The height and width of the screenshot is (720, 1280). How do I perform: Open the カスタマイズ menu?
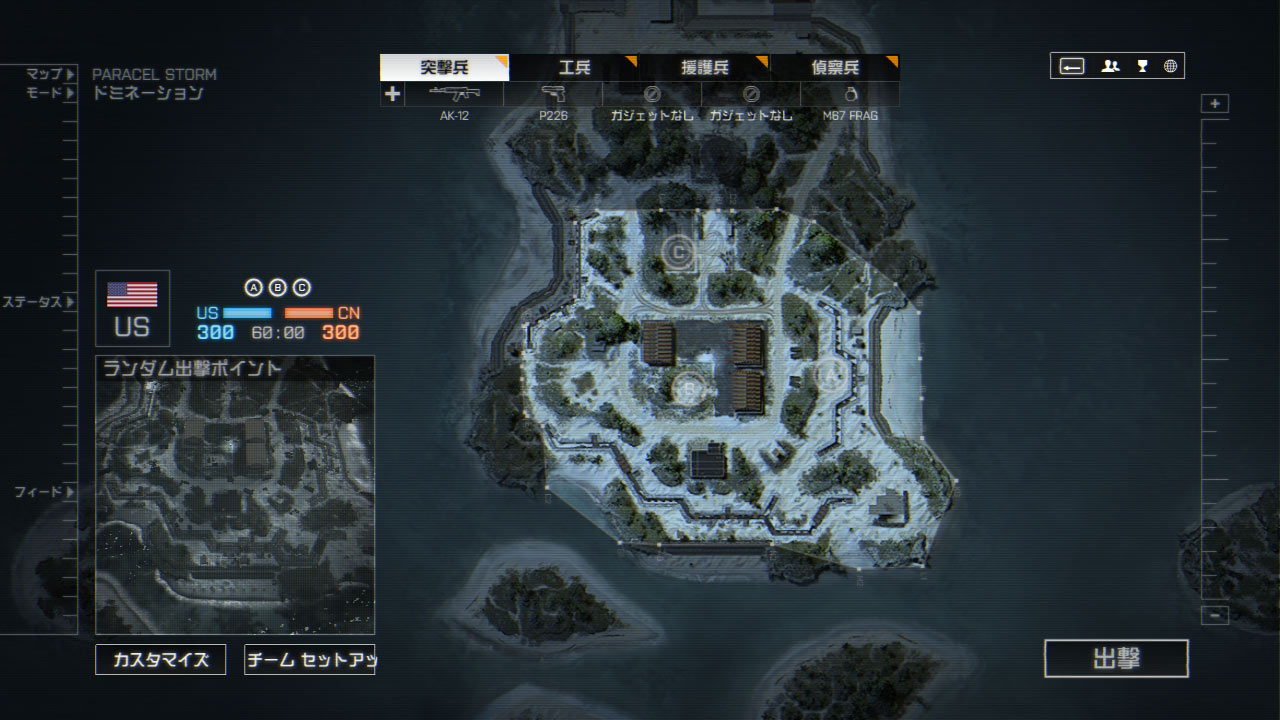(160, 660)
